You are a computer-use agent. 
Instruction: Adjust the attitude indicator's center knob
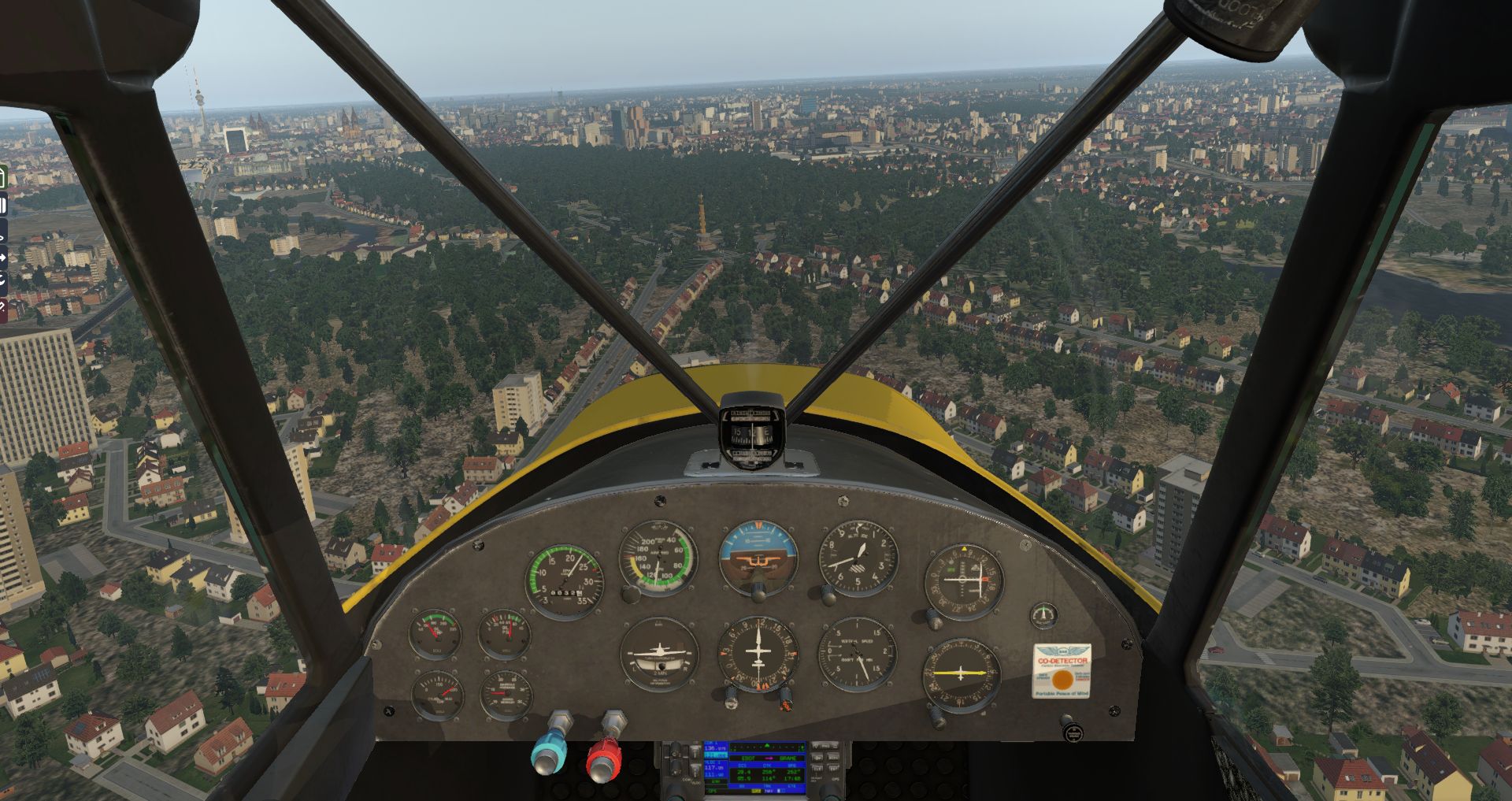click(758, 589)
